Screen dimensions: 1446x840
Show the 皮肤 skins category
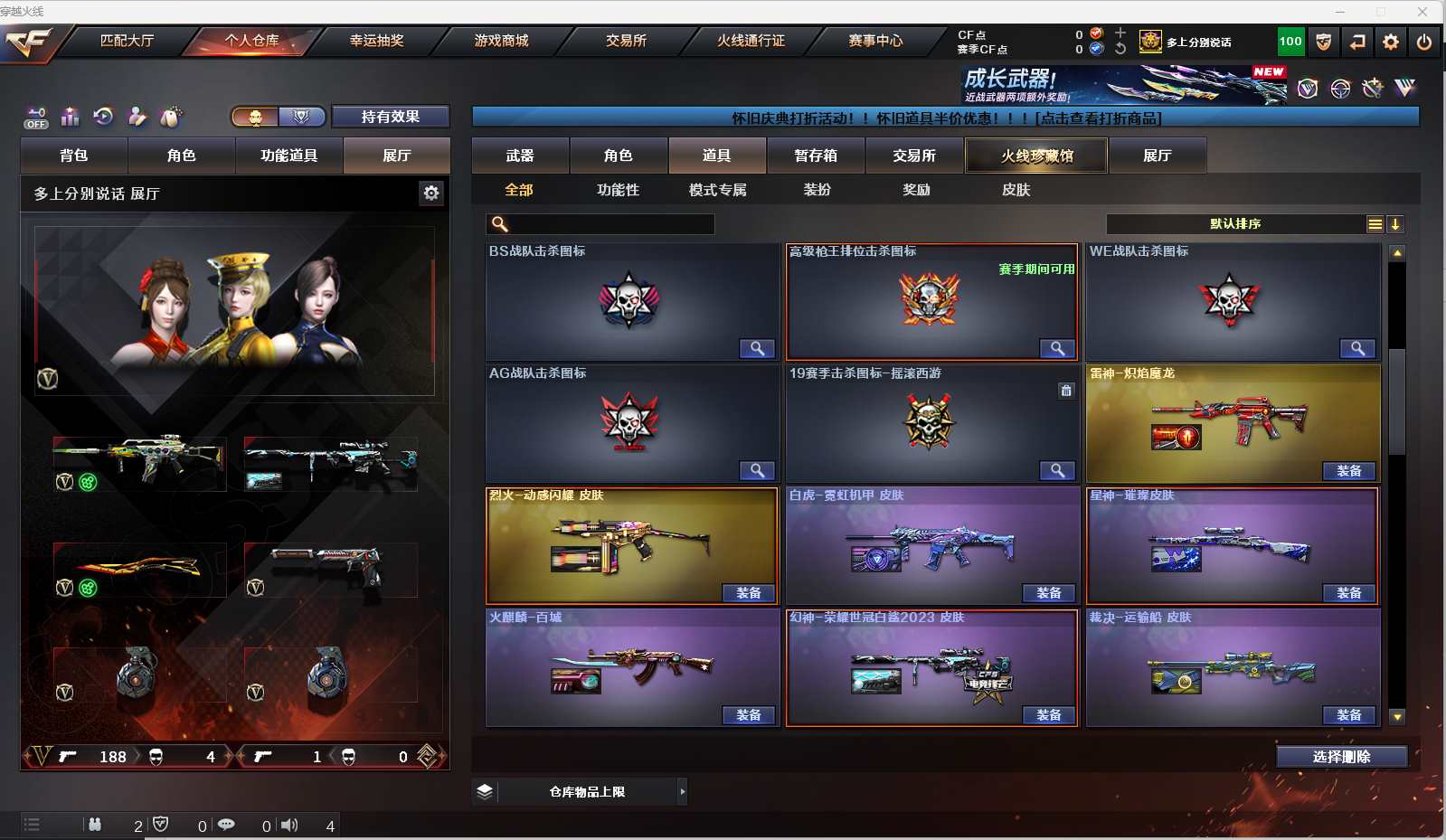(1016, 190)
